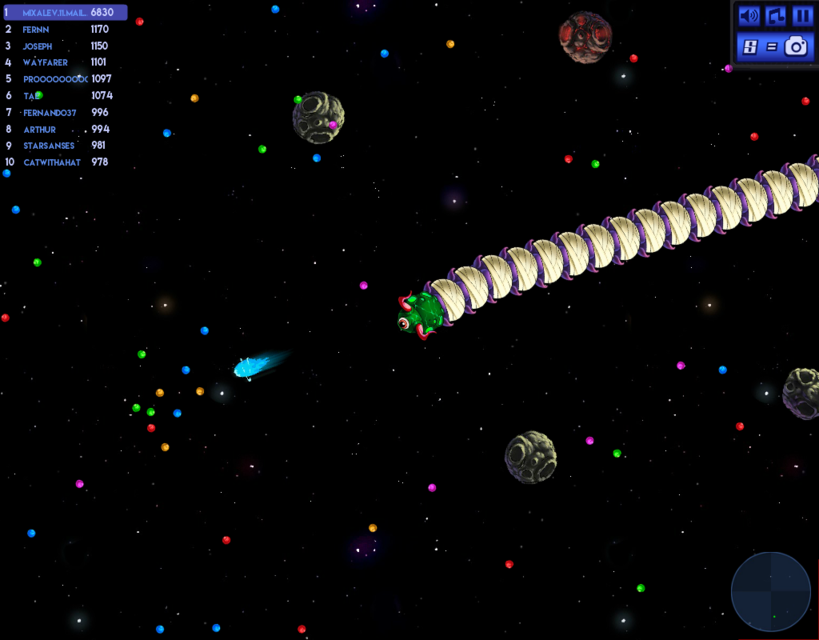The height and width of the screenshot is (640, 819).
Task: Pause the game
Action: tap(802, 16)
